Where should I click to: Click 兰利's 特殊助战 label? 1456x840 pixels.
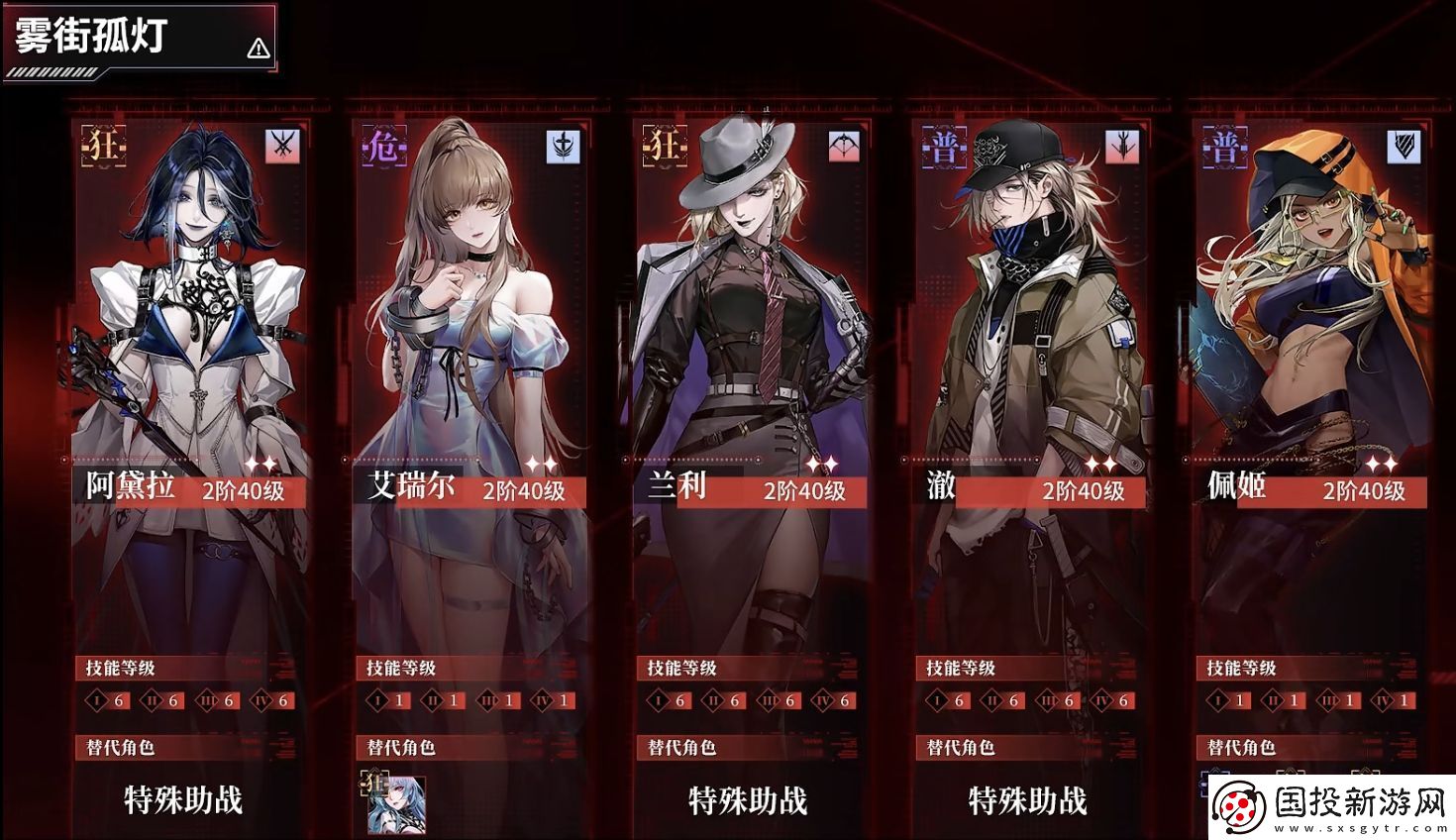[748, 800]
